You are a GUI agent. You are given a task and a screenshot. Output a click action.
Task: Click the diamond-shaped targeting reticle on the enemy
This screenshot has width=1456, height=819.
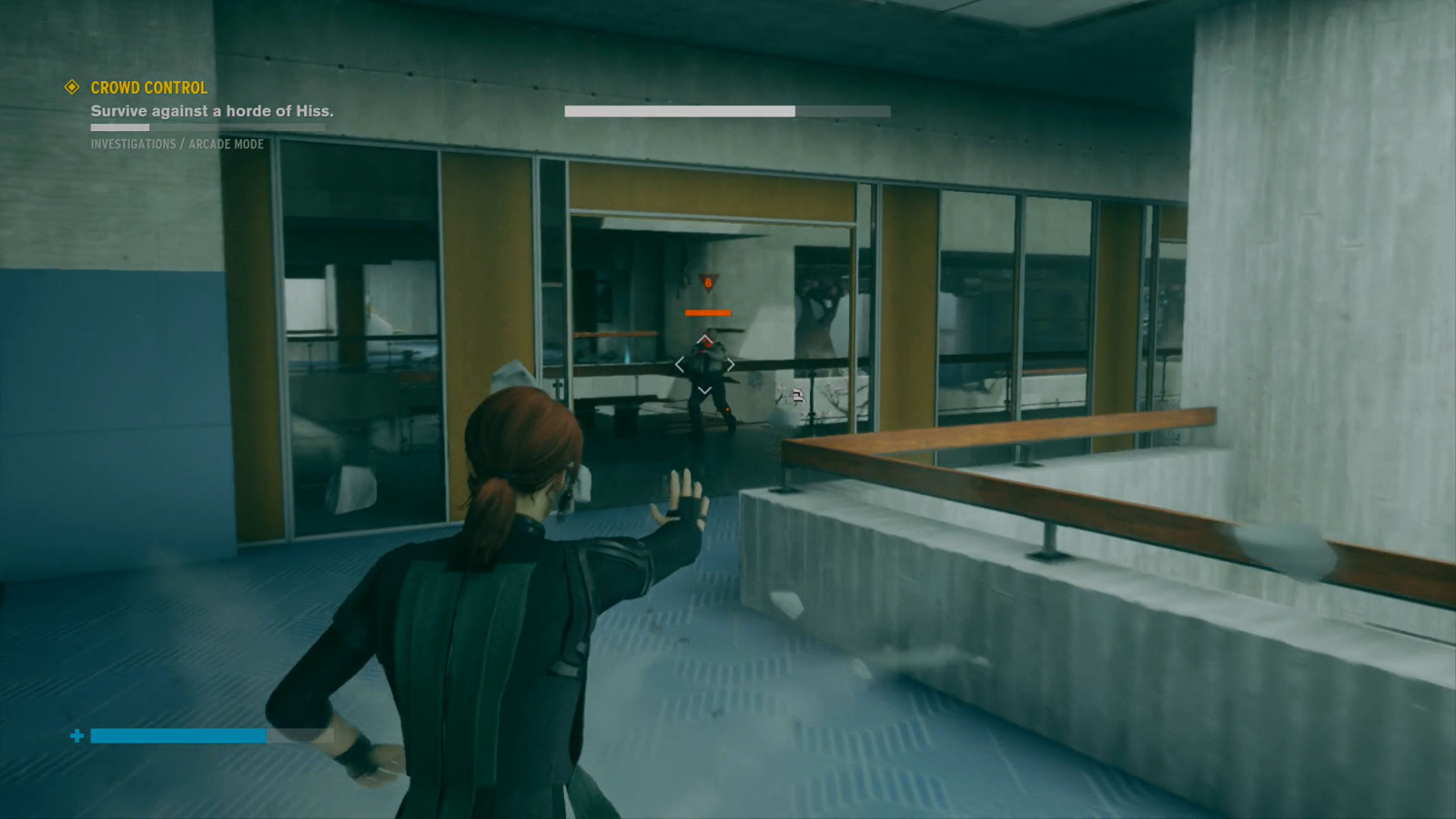706,363
